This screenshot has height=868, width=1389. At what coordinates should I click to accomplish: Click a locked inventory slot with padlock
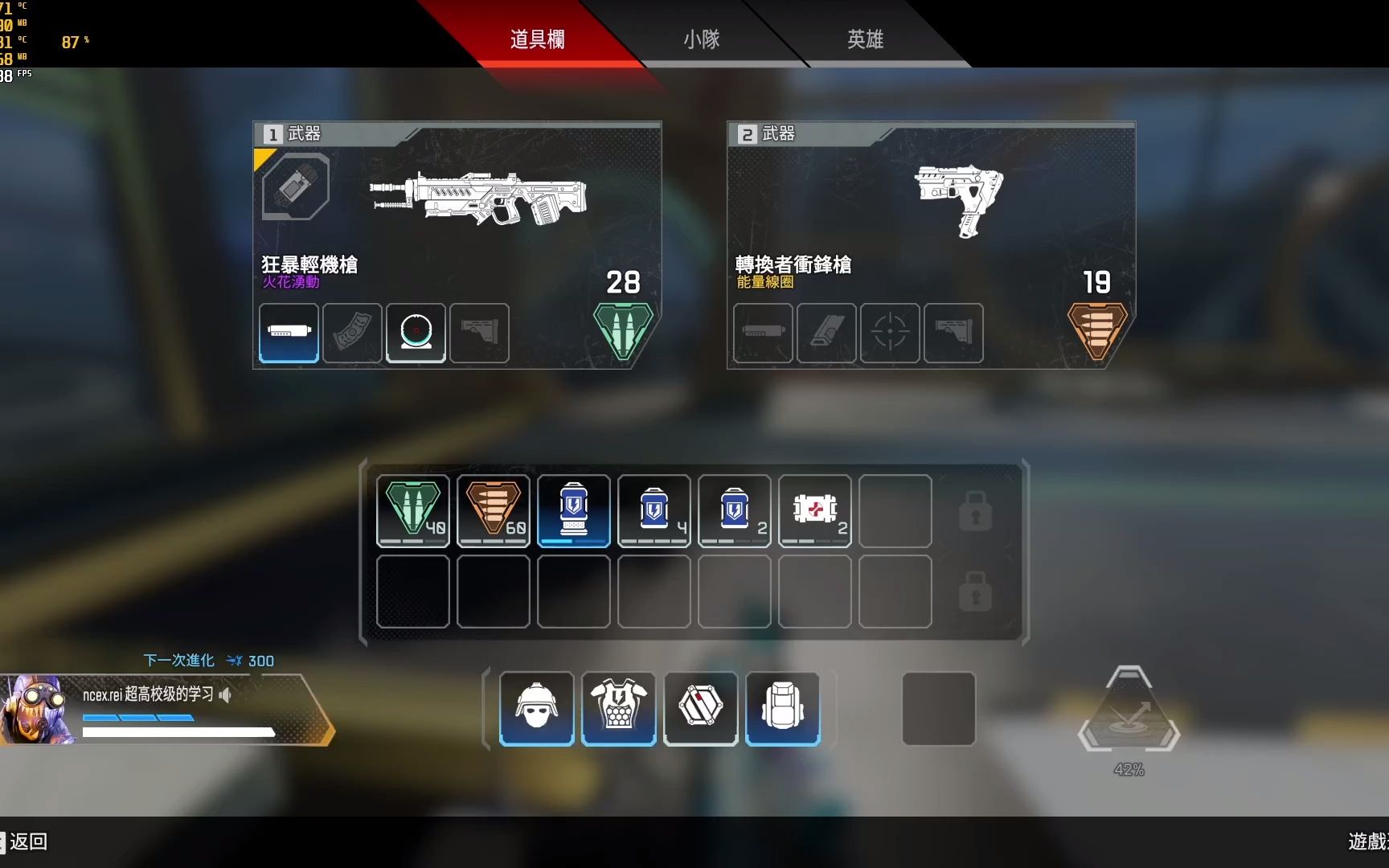pos(975,510)
